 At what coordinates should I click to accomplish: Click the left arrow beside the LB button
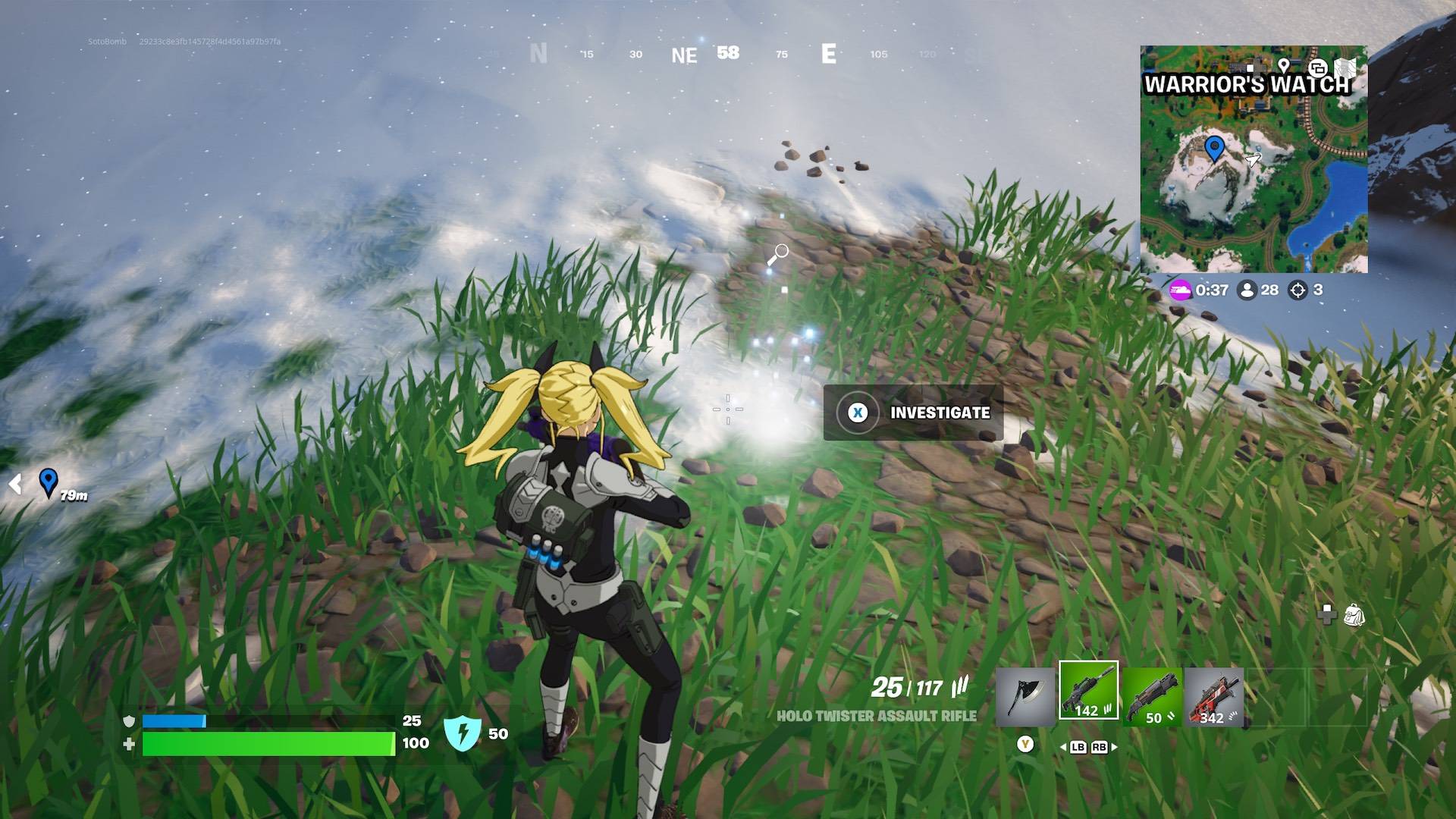[x=1065, y=748]
